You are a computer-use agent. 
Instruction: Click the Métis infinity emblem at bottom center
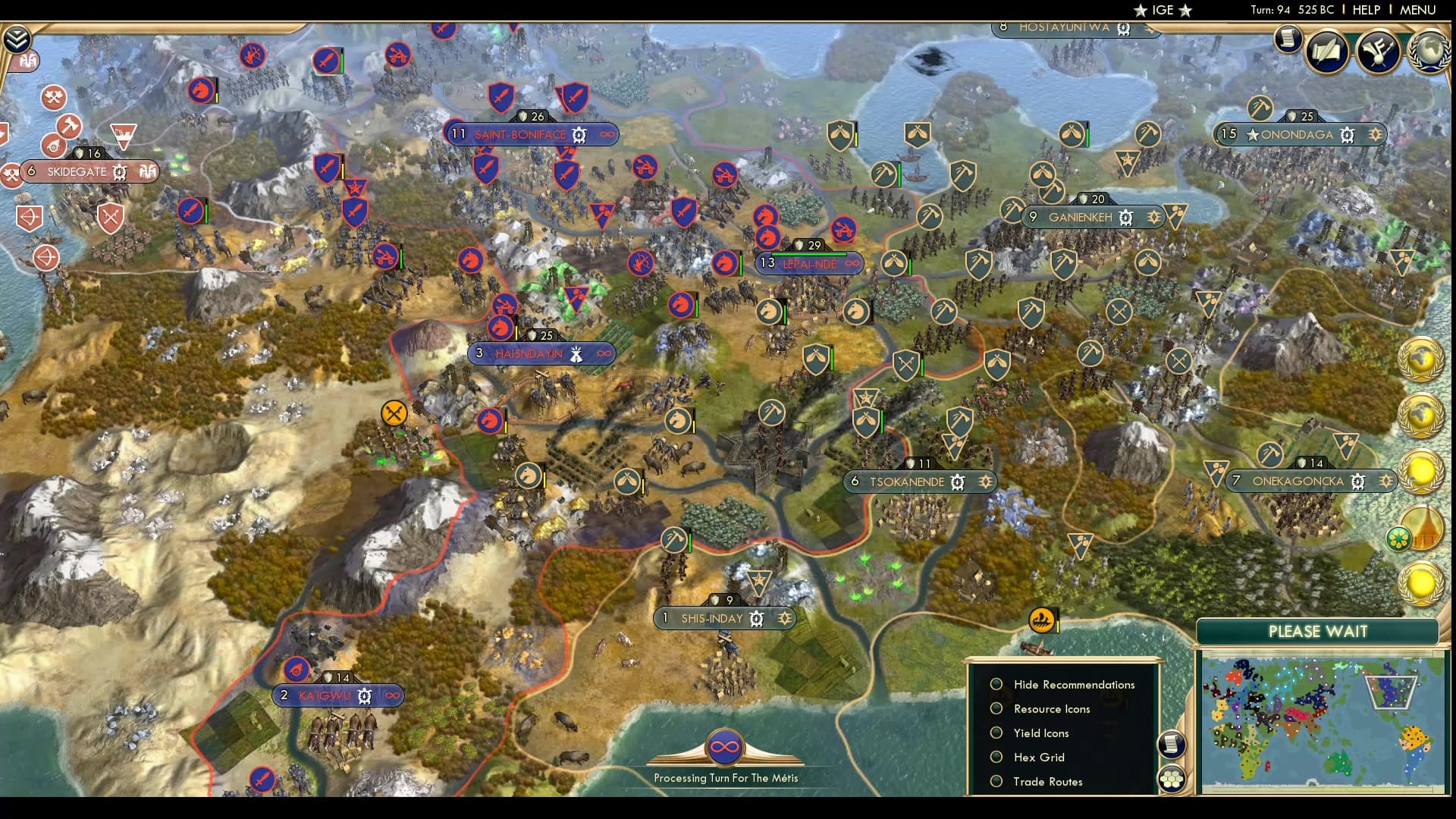[724, 745]
